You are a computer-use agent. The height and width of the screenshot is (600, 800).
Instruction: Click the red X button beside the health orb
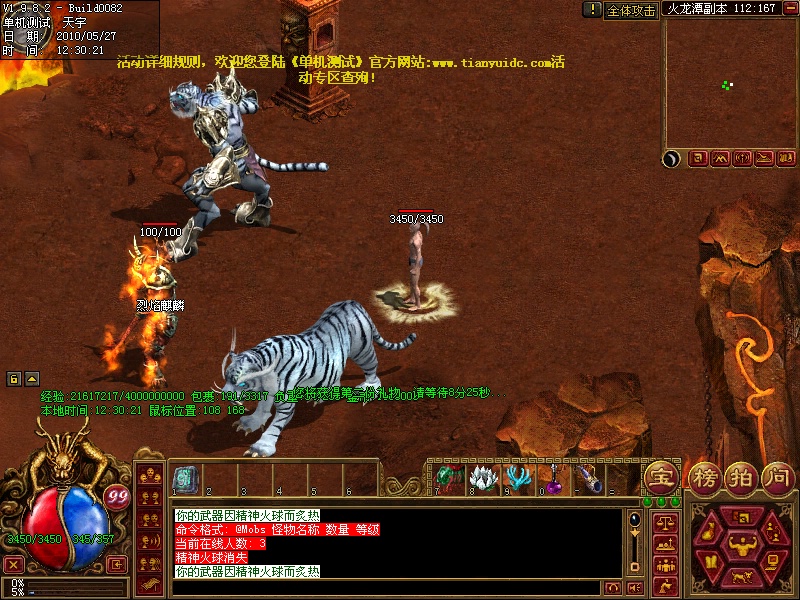[x=14, y=564]
